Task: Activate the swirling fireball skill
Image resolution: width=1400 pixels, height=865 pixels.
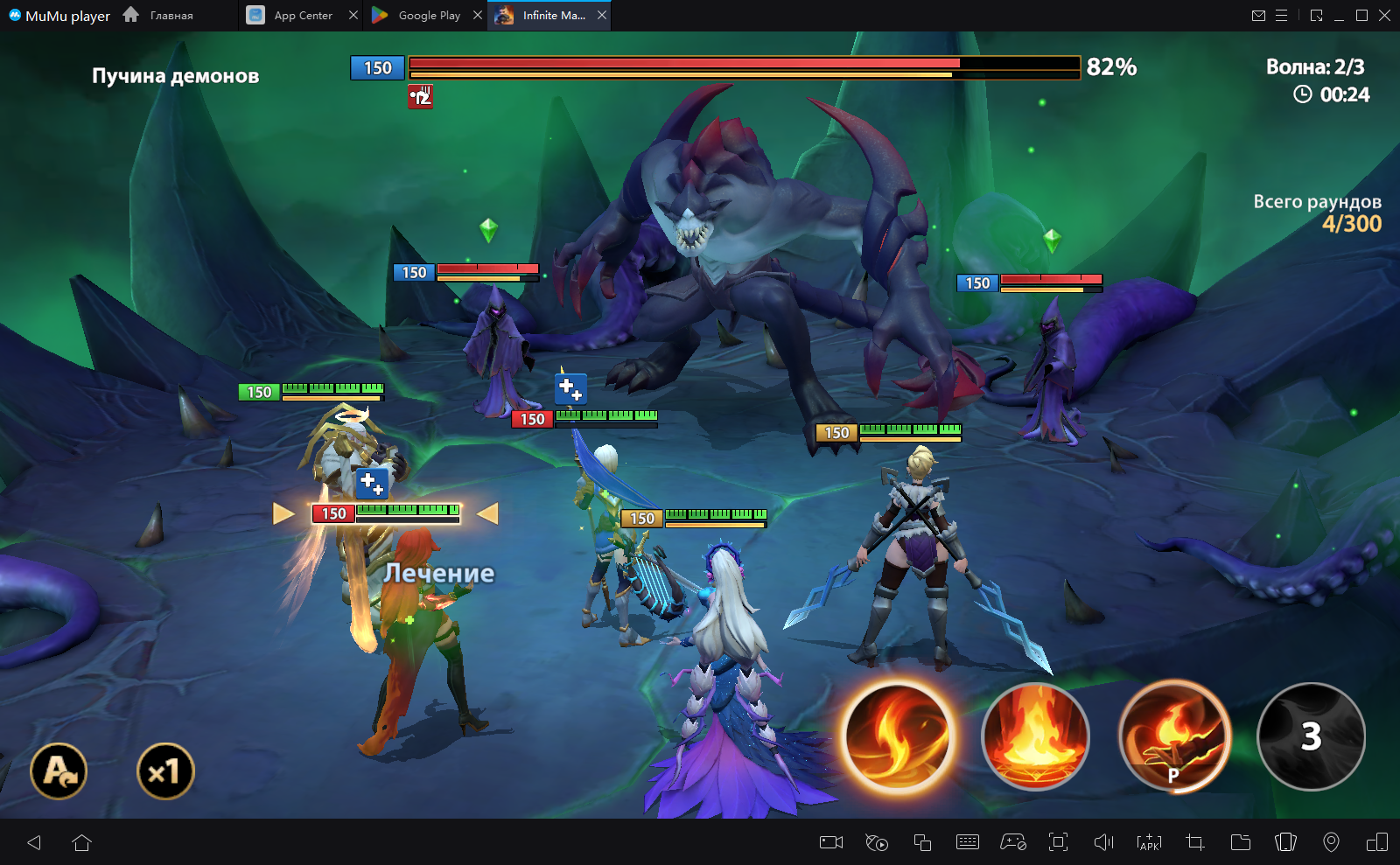Action: 898,736
